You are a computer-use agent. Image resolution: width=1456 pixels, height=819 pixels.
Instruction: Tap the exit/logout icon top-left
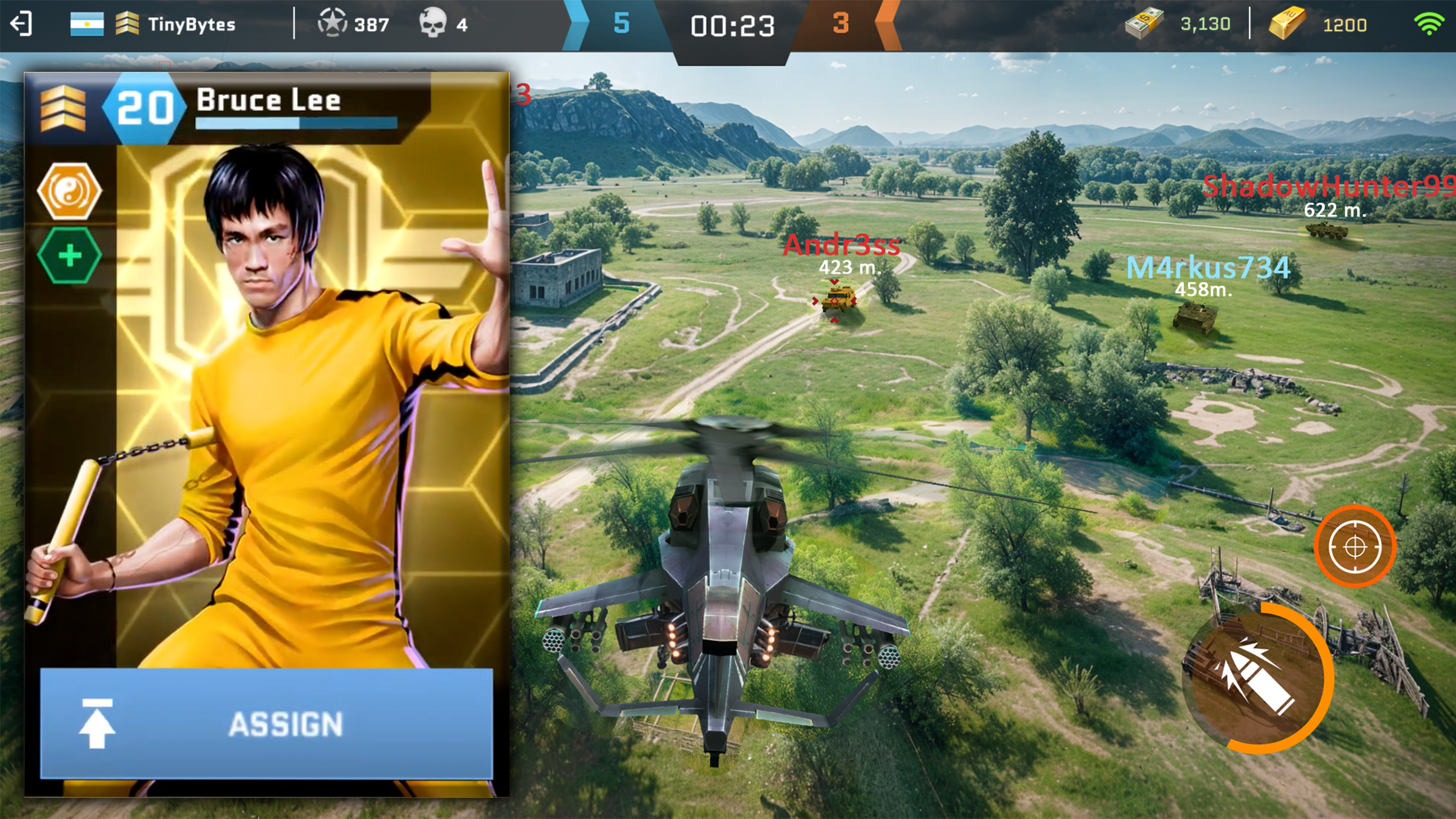[x=20, y=25]
